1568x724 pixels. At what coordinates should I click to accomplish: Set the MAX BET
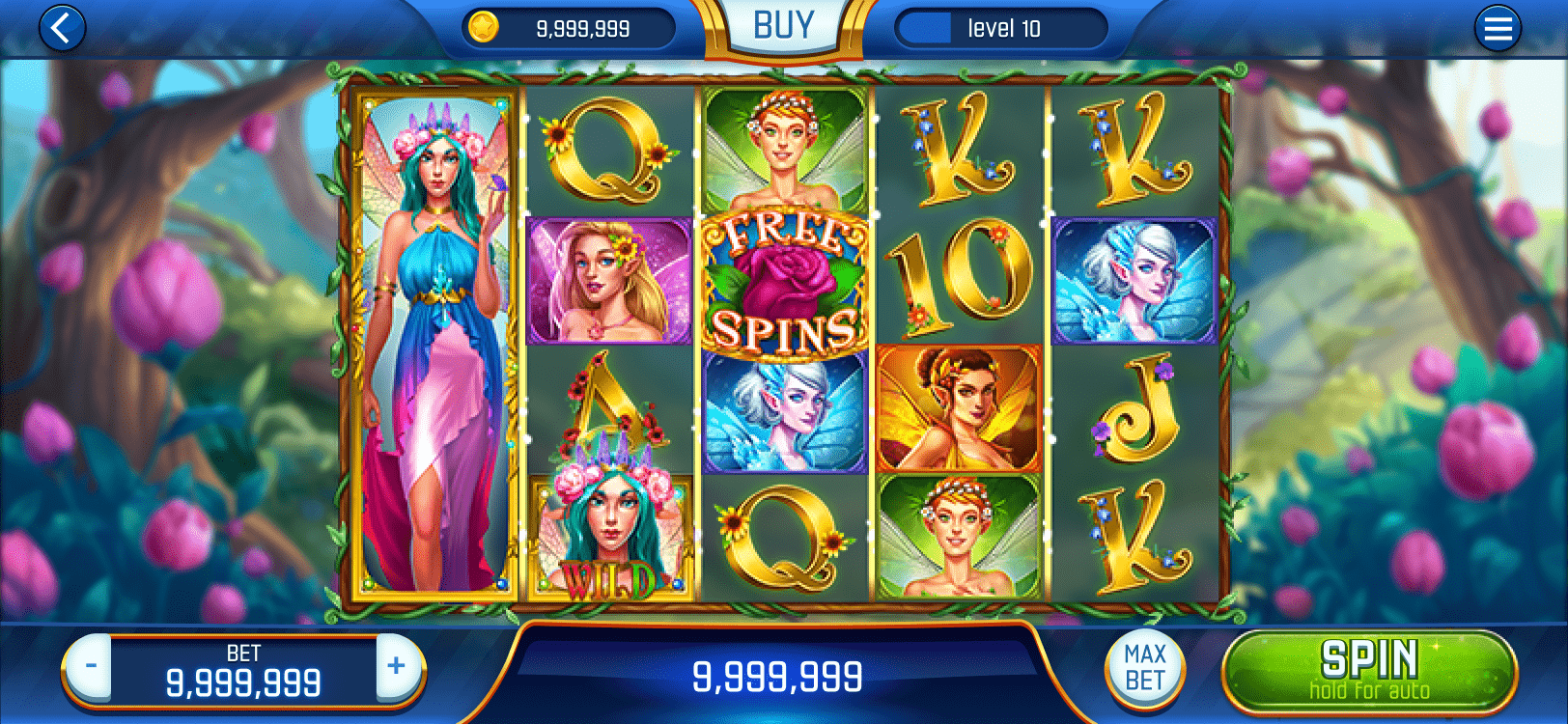coord(1145,668)
